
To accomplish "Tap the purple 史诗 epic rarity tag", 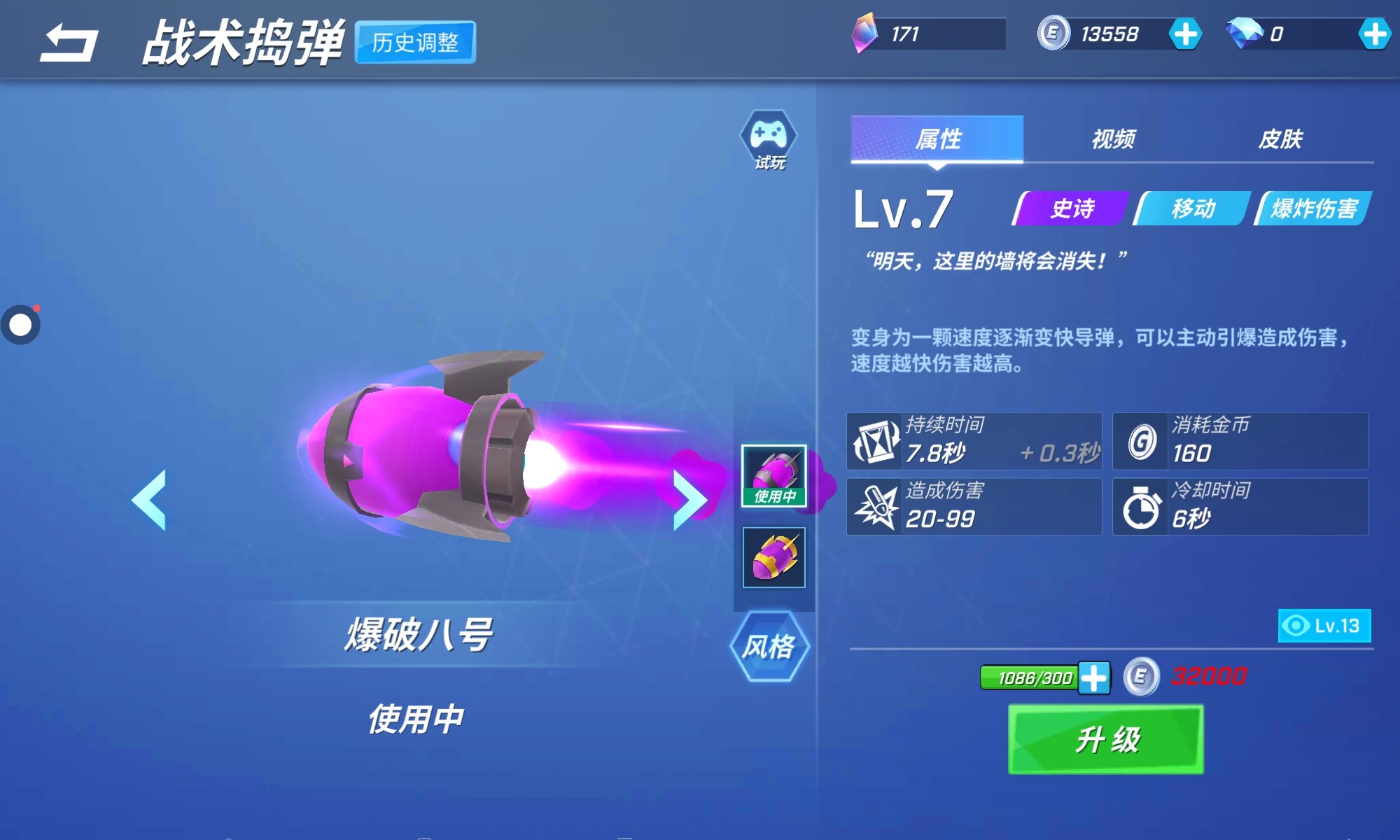I will click(1072, 209).
